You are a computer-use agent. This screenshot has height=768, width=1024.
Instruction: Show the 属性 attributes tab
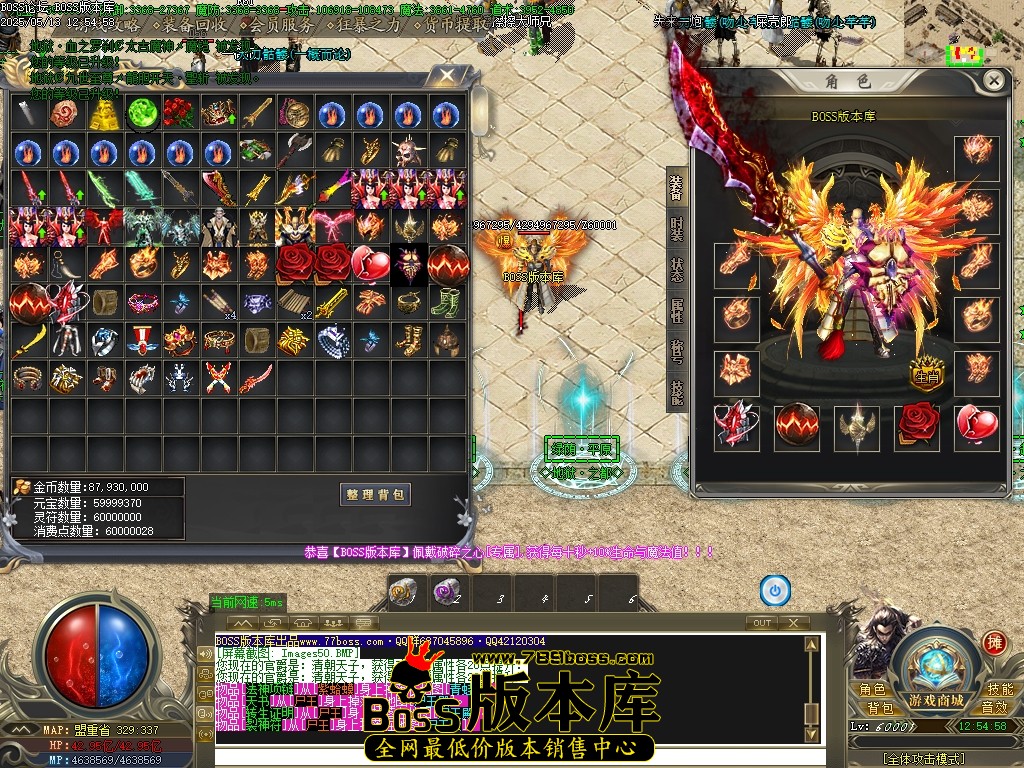click(677, 312)
